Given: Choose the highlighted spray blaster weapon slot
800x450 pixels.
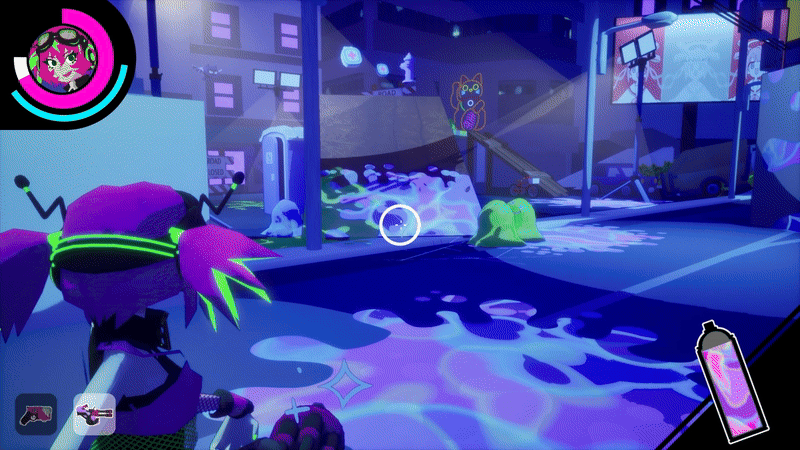Looking at the screenshot, I should (94, 412).
